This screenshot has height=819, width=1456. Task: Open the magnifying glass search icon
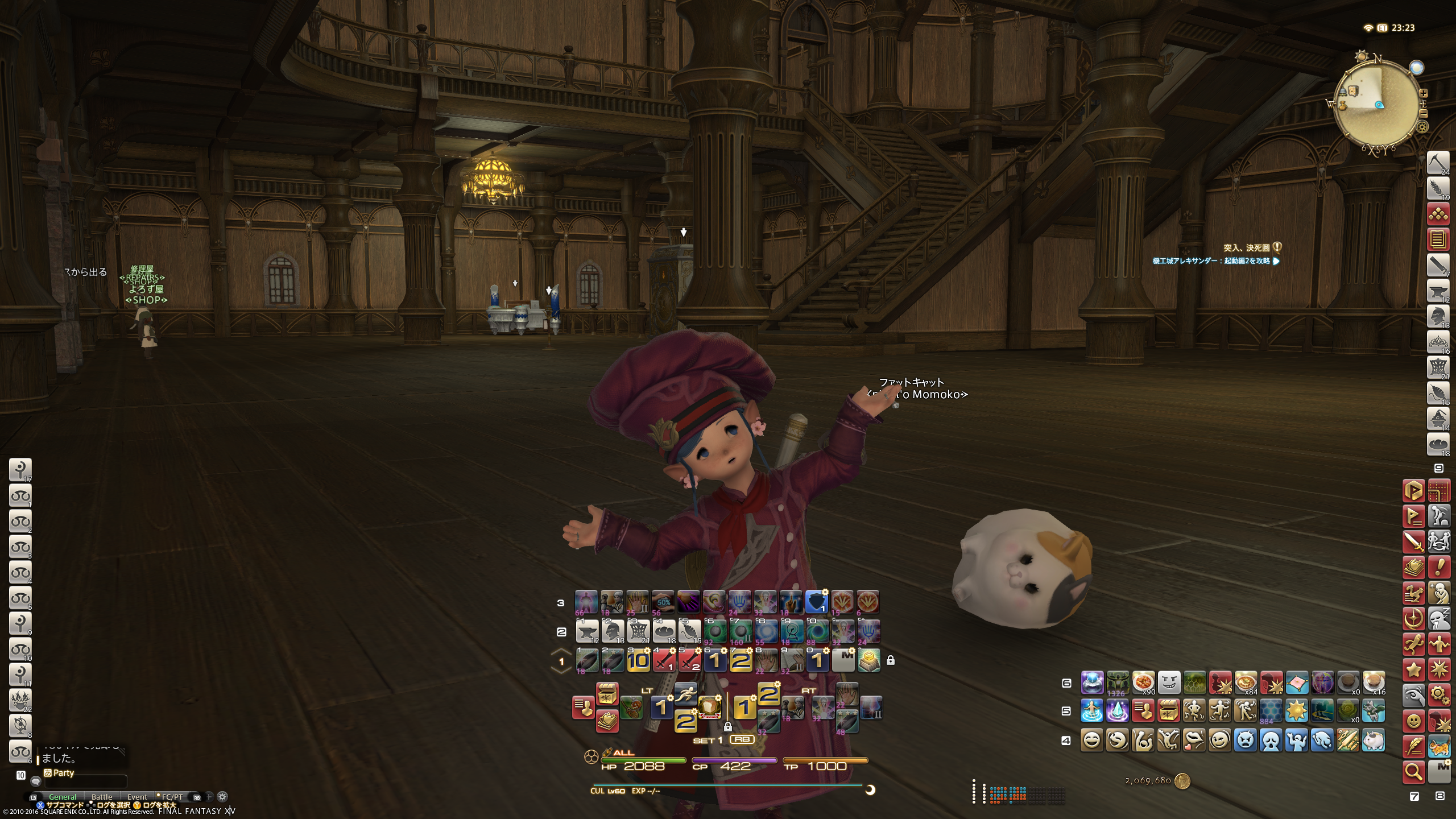(1413, 772)
